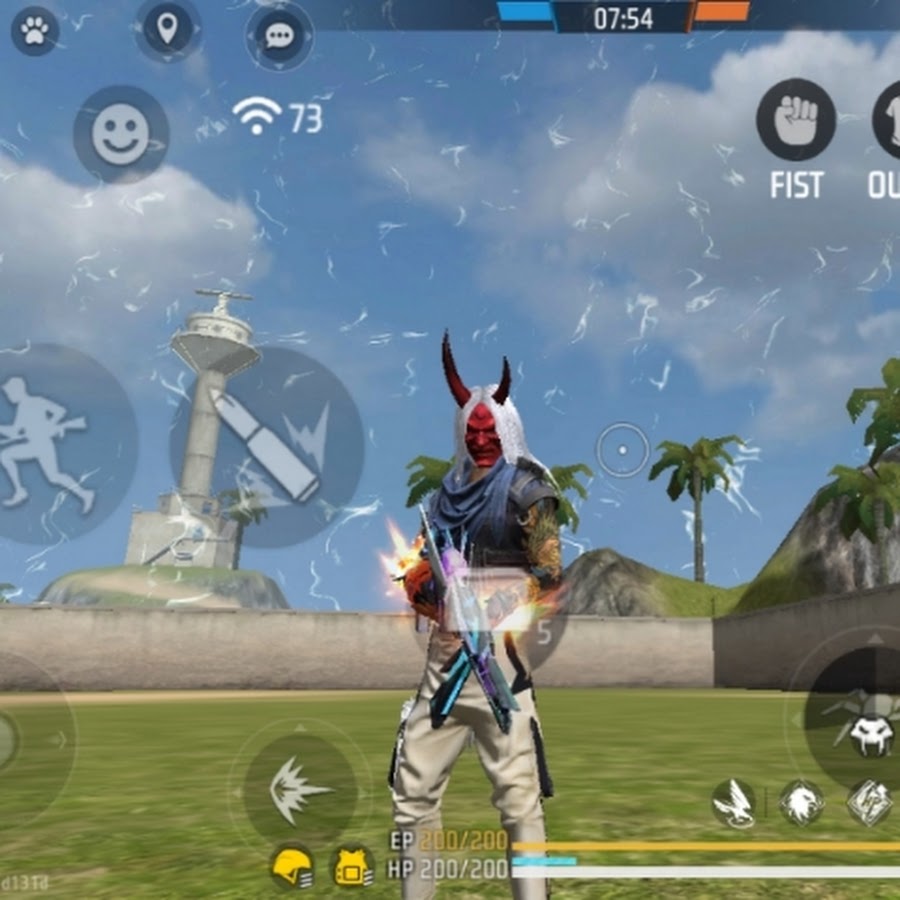Tap the bullet reload button
900x900 pixels.
point(266,445)
